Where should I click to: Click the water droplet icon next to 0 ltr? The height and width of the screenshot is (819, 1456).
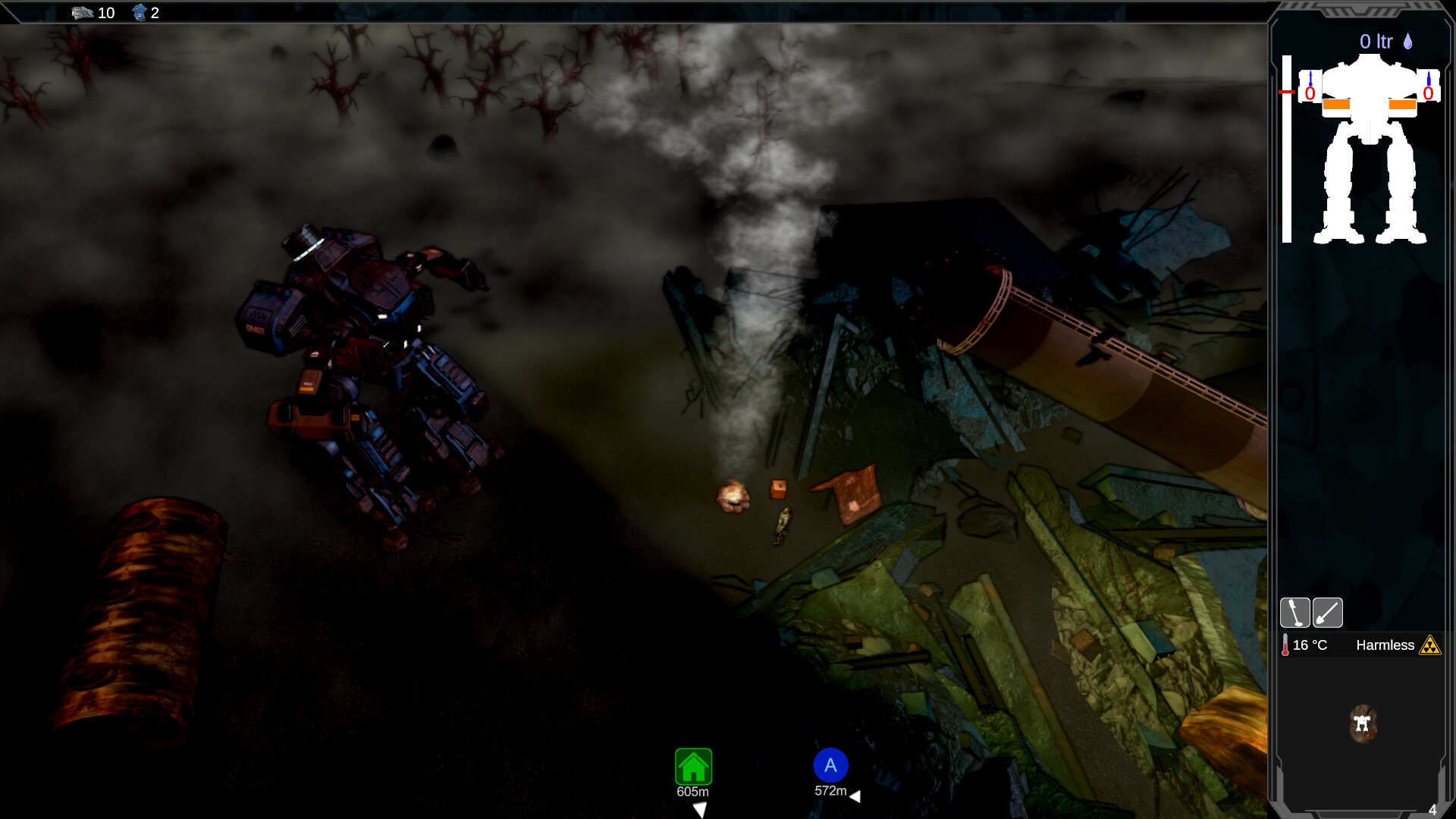pyautogui.click(x=1407, y=42)
